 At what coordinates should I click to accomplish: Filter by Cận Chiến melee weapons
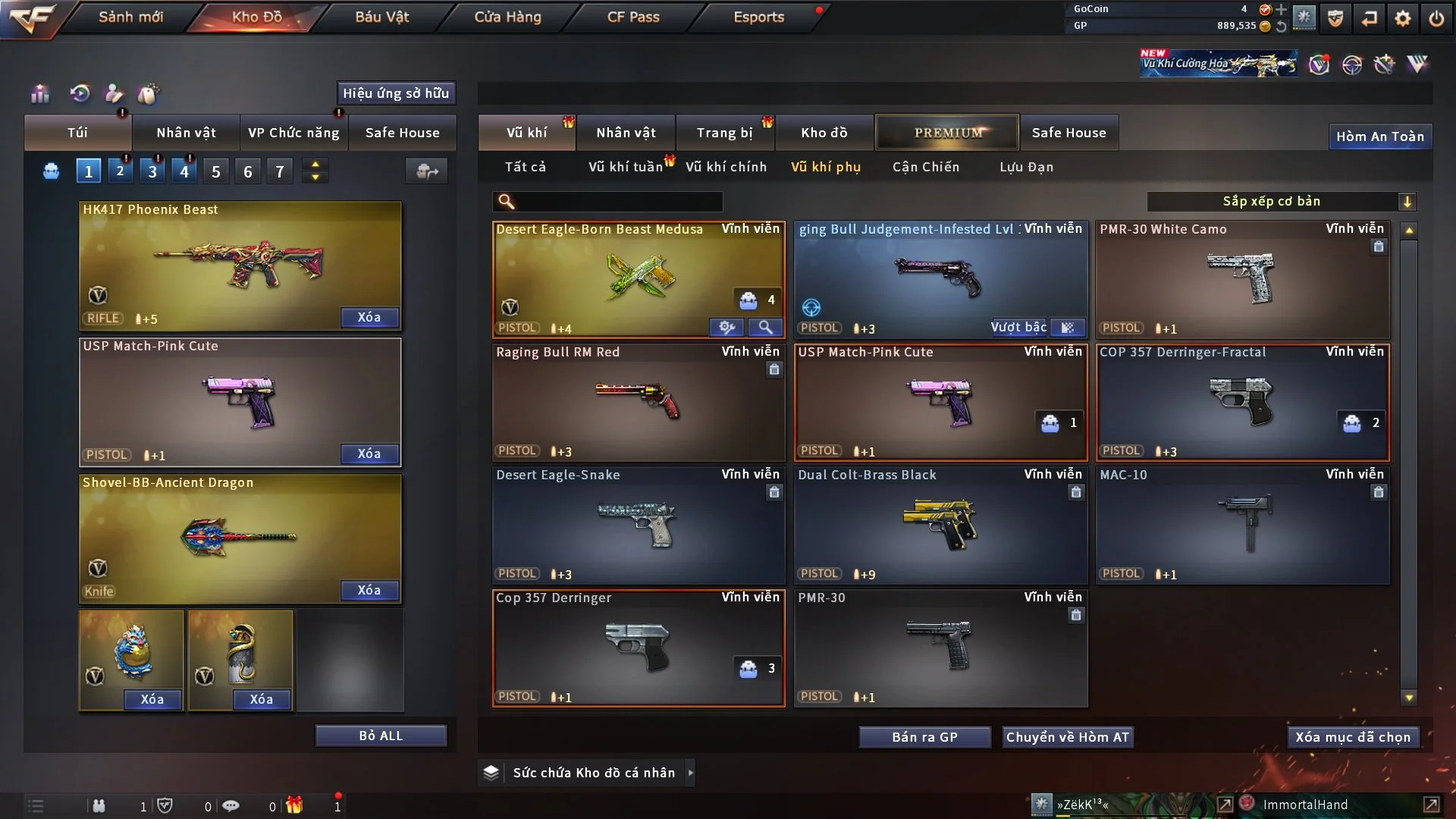point(925,167)
